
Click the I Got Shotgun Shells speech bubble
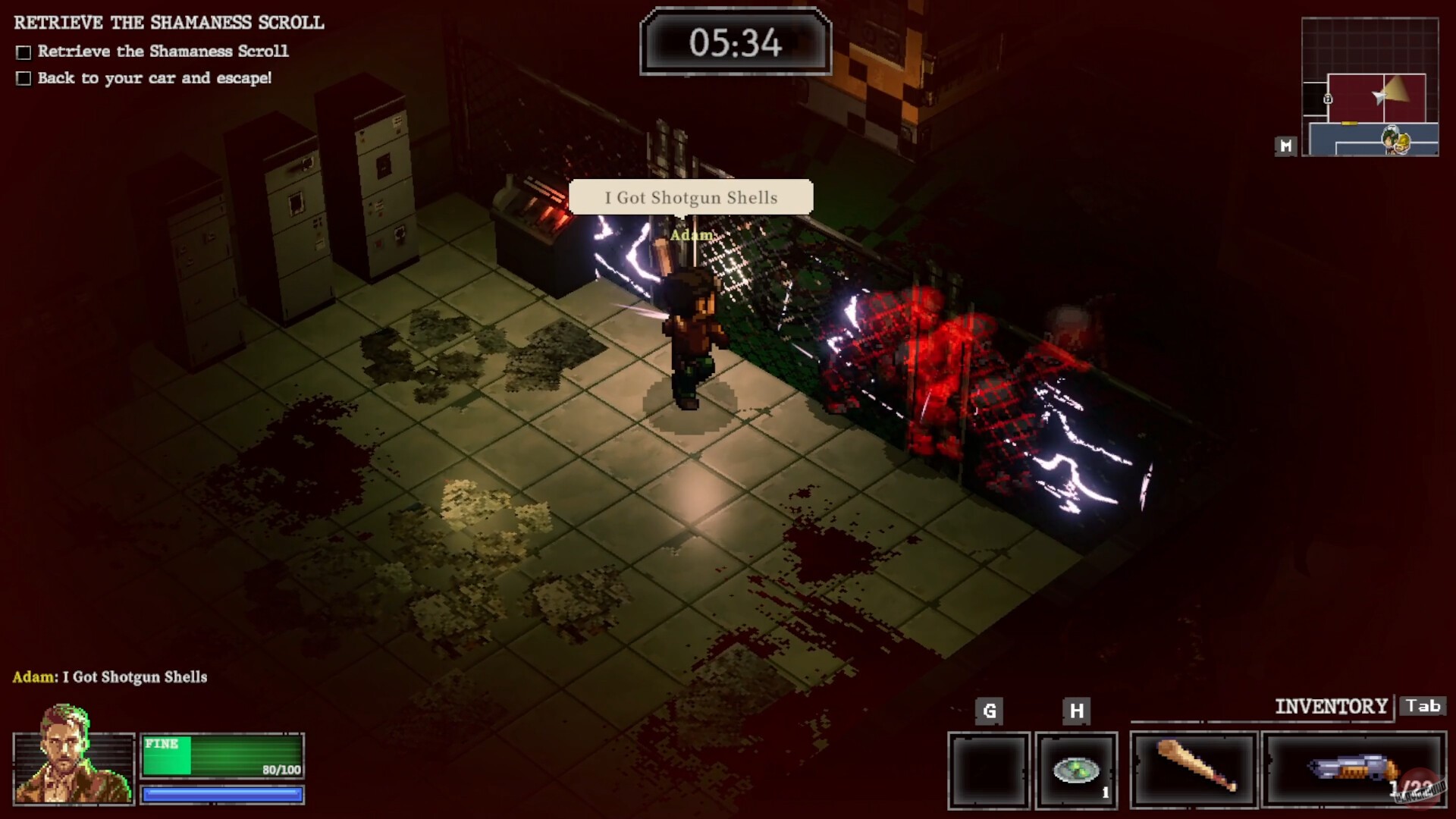(691, 198)
